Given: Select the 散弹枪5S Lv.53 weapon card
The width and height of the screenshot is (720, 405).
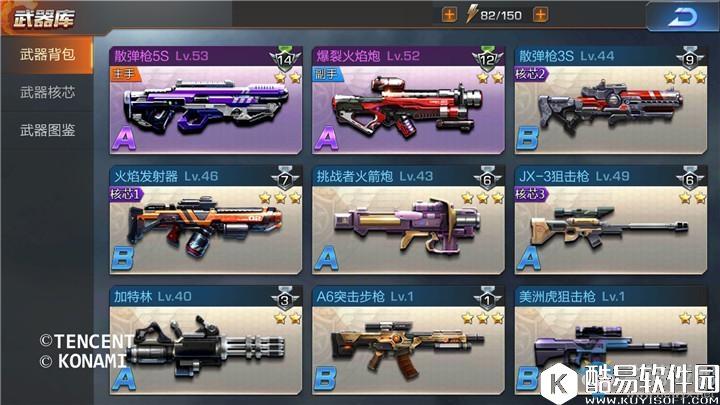Looking at the screenshot, I should [204, 100].
